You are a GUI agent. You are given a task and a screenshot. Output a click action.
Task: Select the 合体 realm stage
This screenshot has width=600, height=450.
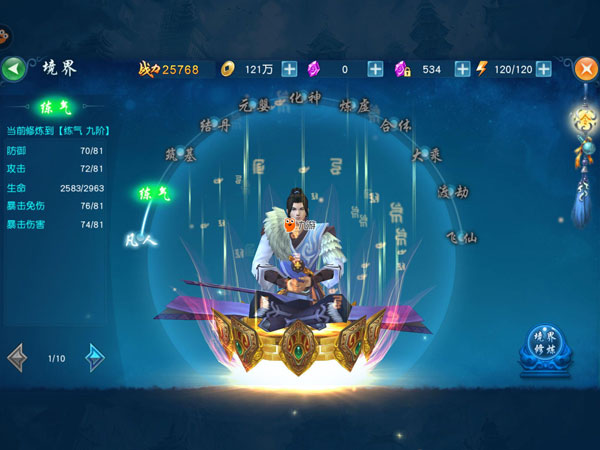point(395,127)
